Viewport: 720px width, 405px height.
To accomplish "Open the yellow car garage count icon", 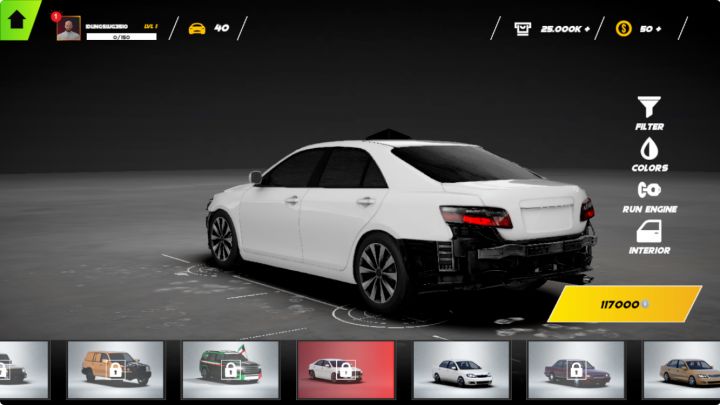I will pos(197,29).
